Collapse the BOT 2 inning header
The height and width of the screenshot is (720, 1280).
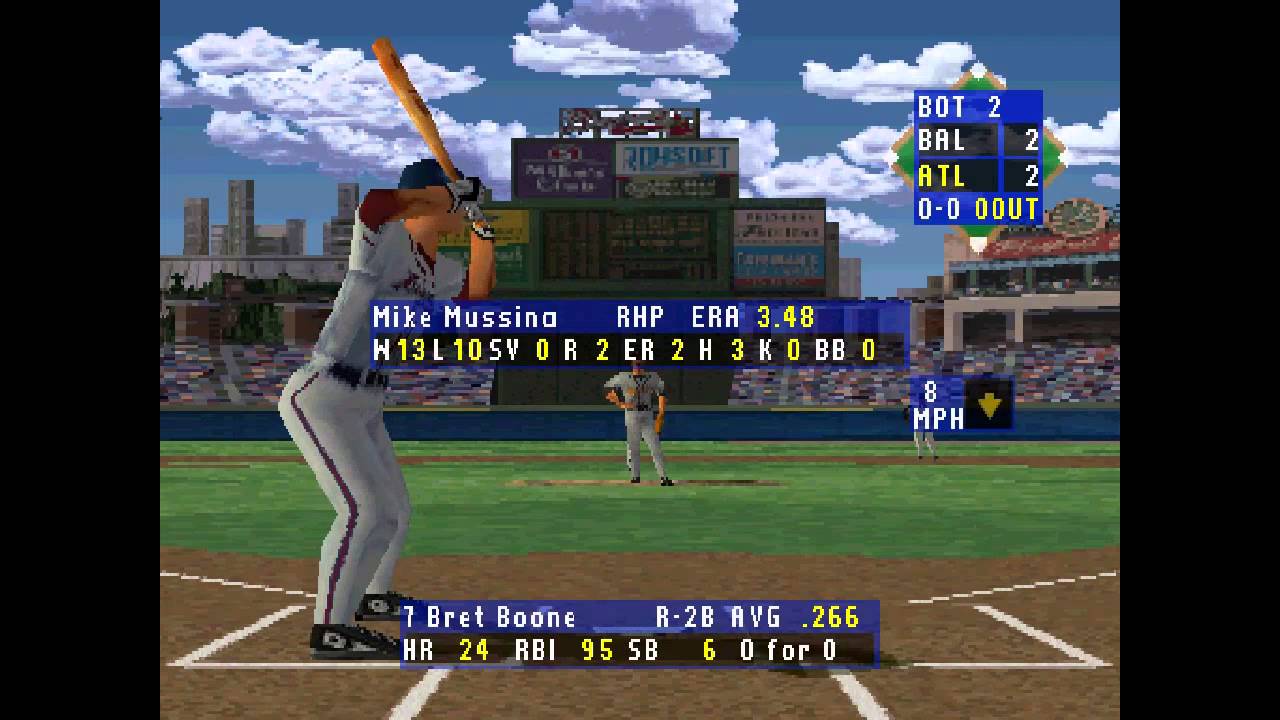click(960, 106)
